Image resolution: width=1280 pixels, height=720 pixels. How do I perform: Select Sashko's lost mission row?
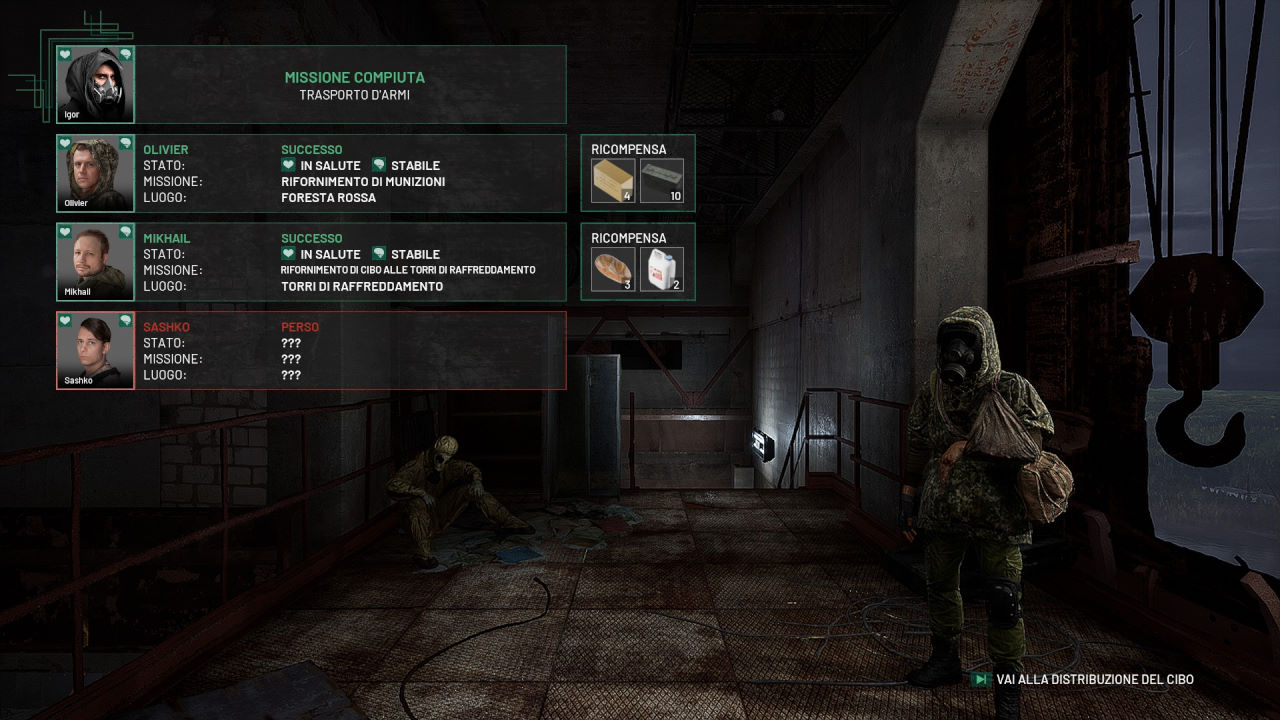pyautogui.click(x=350, y=350)
